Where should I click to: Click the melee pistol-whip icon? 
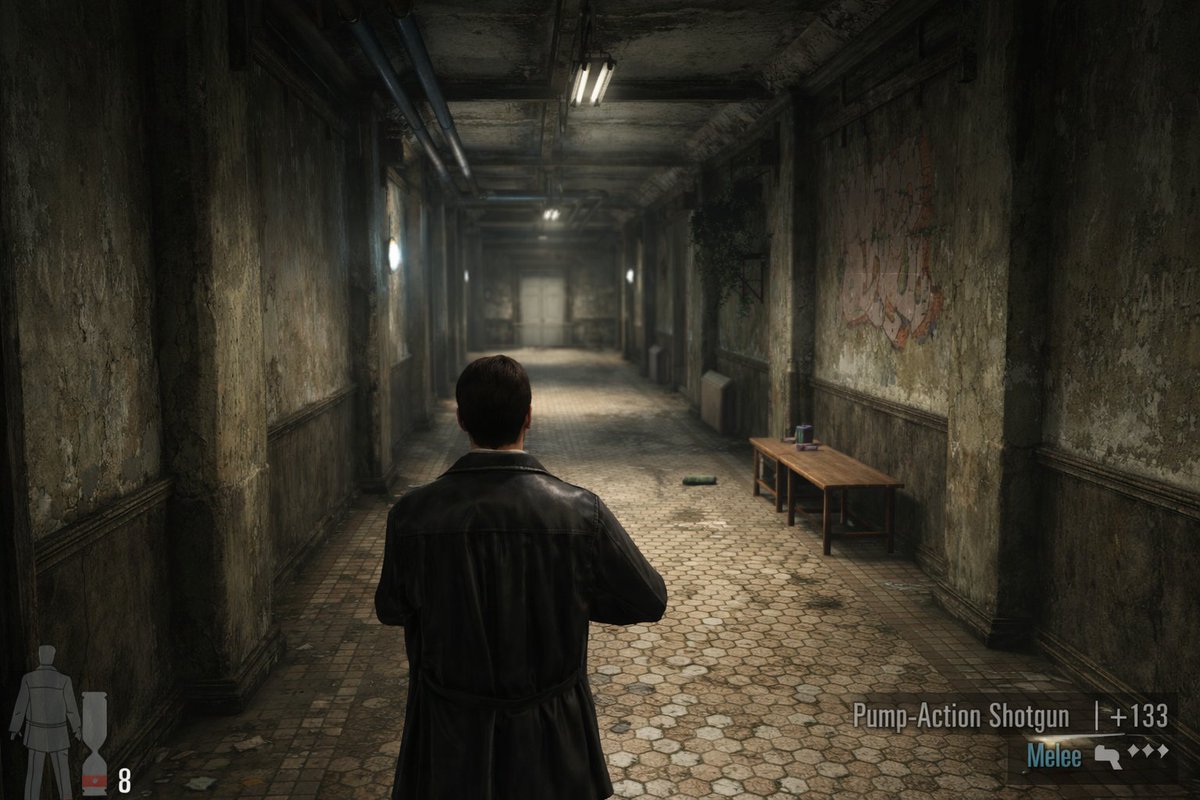[x=1106, y=755]
